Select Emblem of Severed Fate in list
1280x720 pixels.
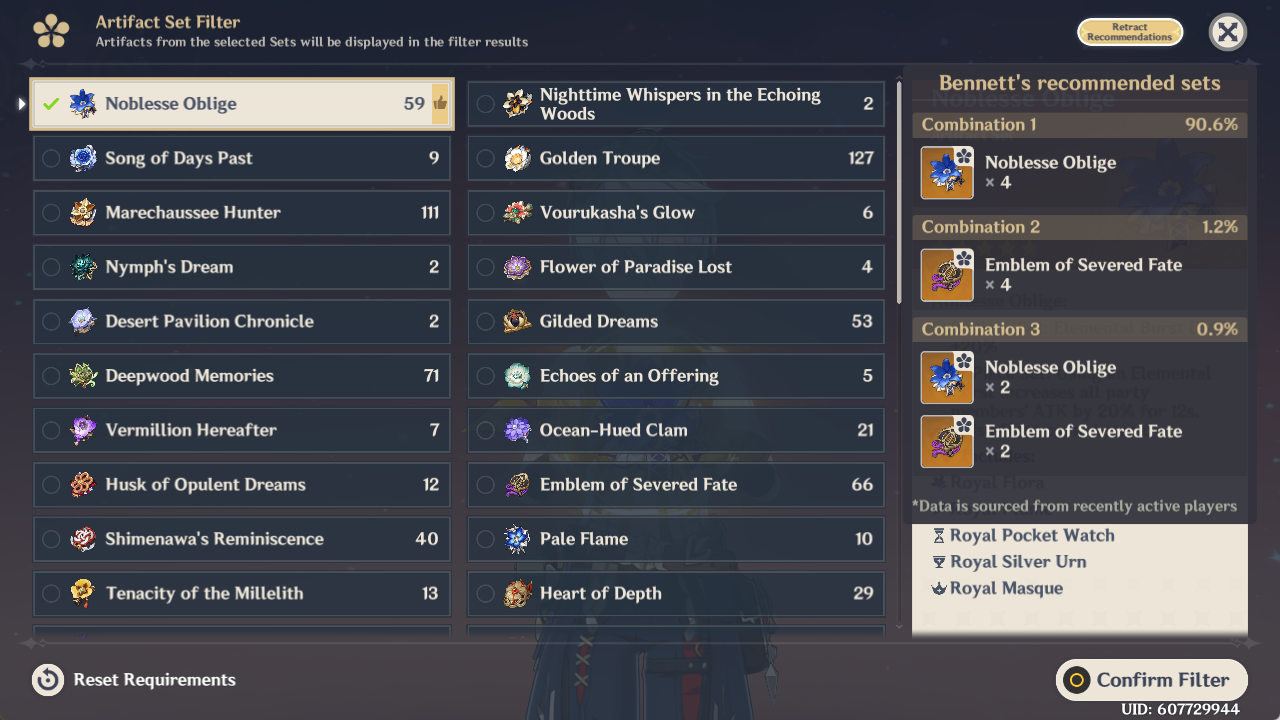point(676,485)
